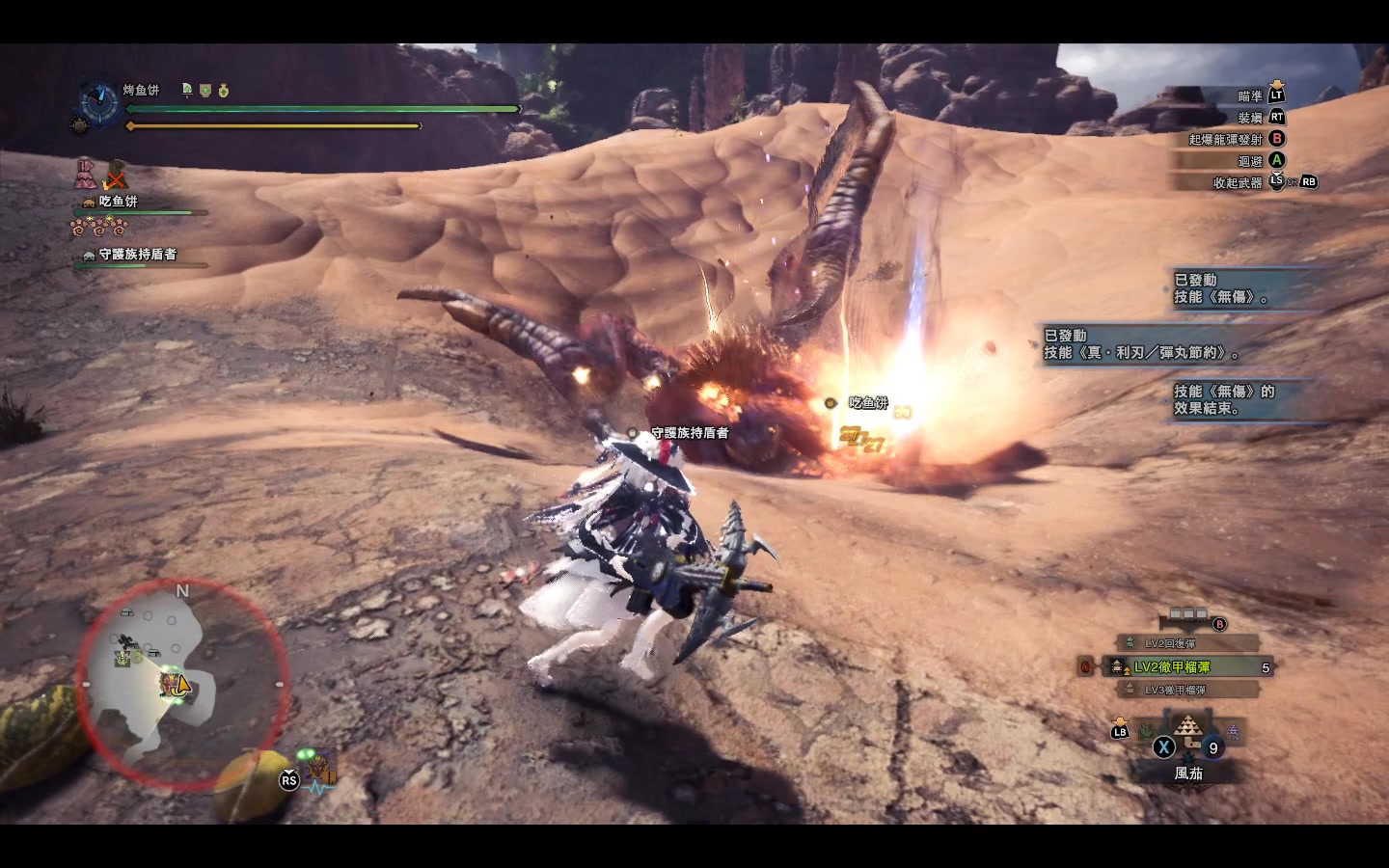Select the green item left of 風茄
1389x868 pixels.
pyautogui.click(x=1146, y=732)
